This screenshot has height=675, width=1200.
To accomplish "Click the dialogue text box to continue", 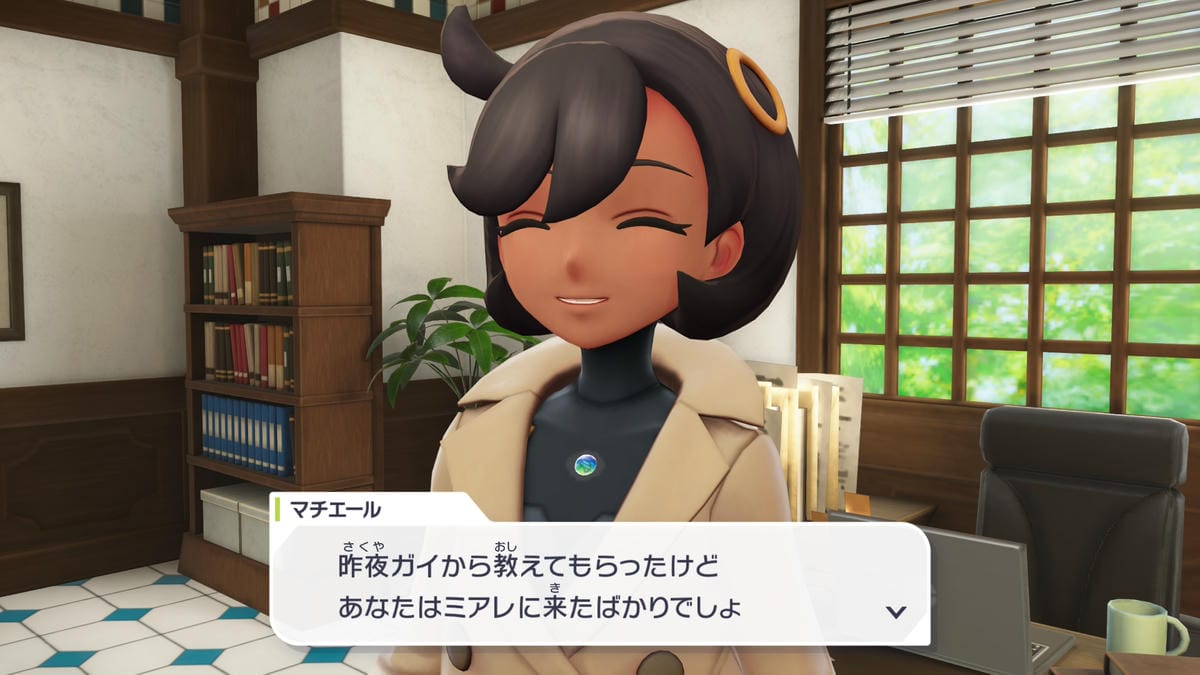I will pos(600,584).
